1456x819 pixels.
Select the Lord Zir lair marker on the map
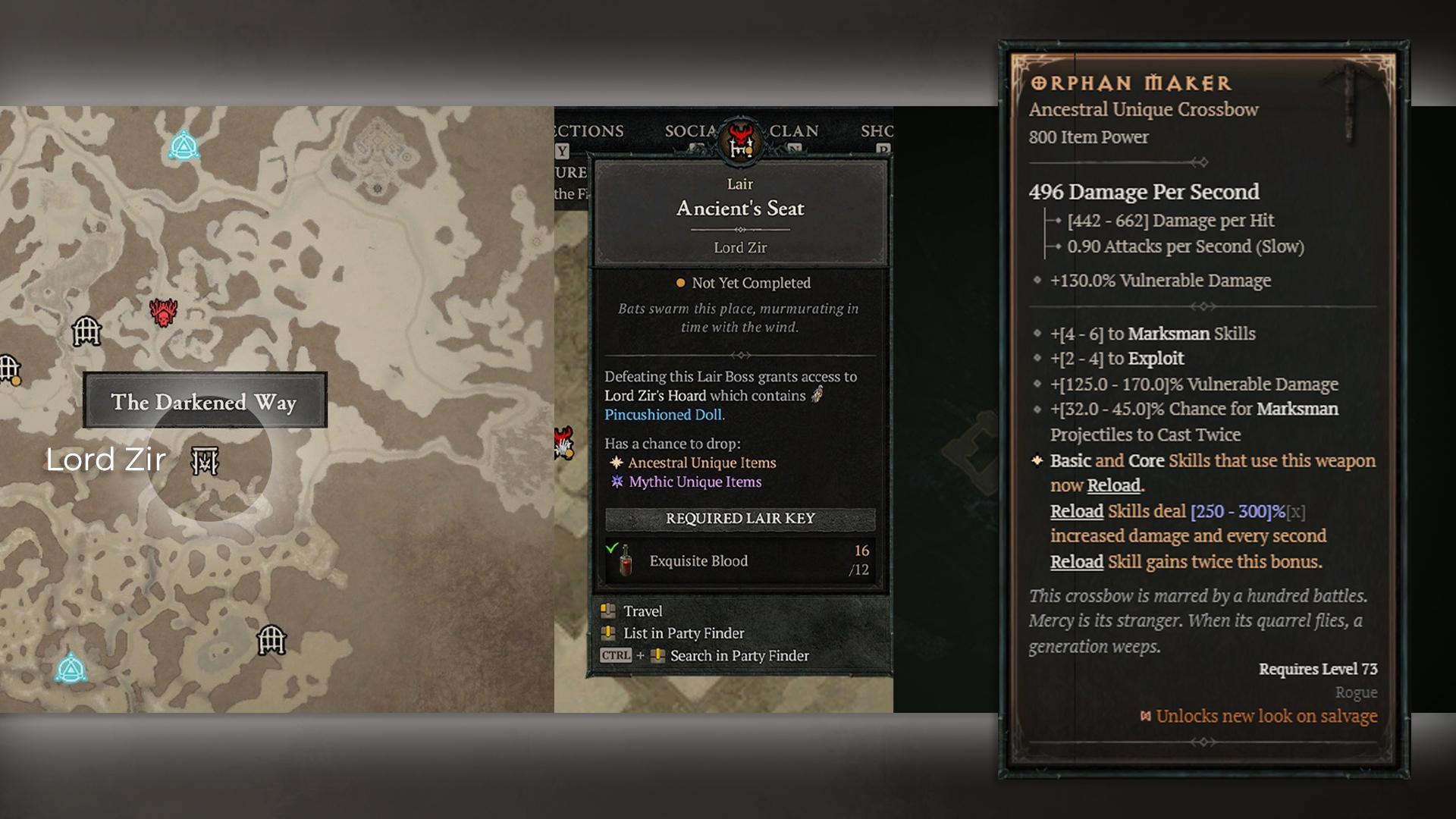pyautogui.click(x=205, y=460)
